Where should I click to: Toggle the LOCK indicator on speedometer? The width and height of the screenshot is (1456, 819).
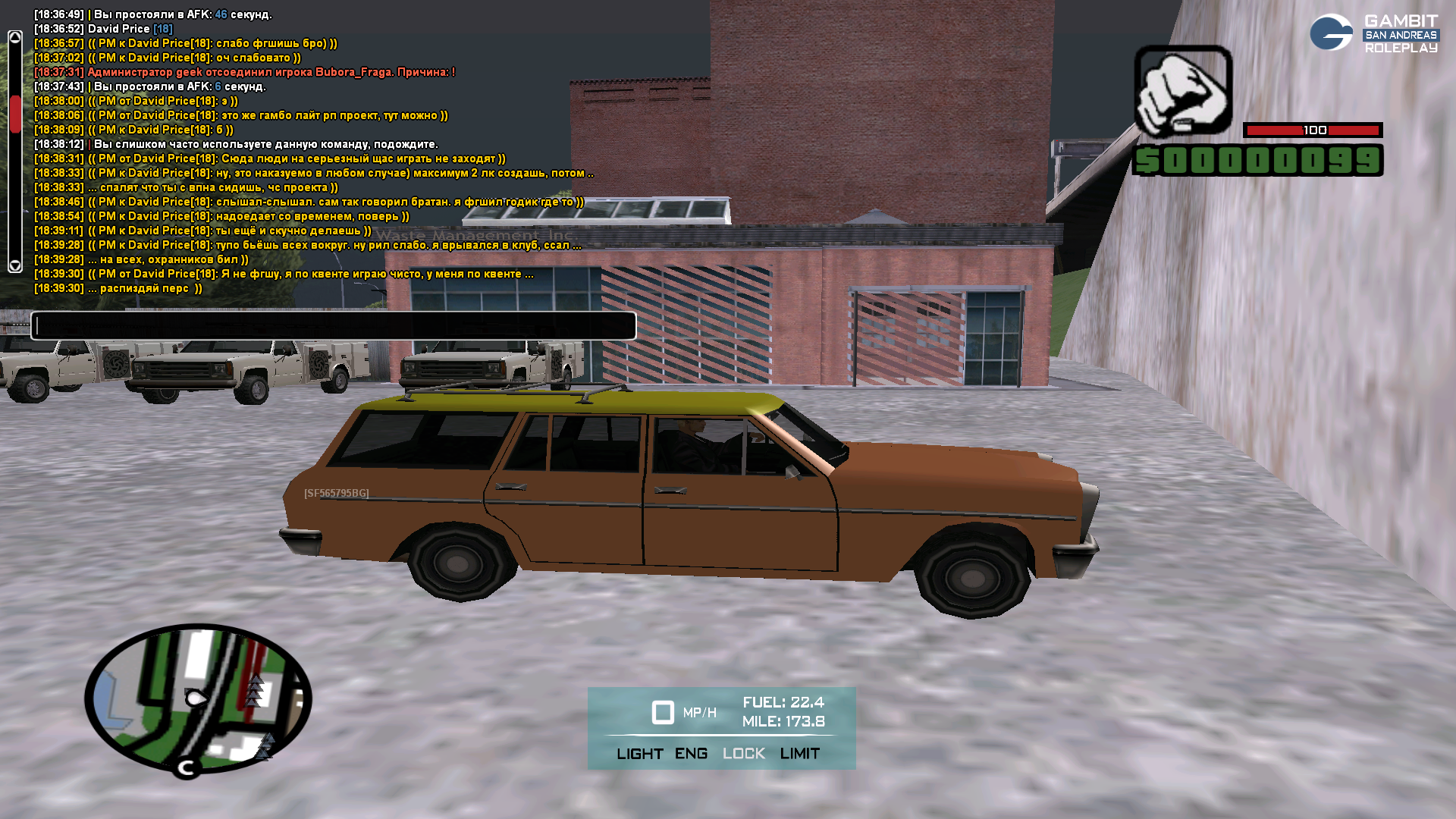[743, 754]
